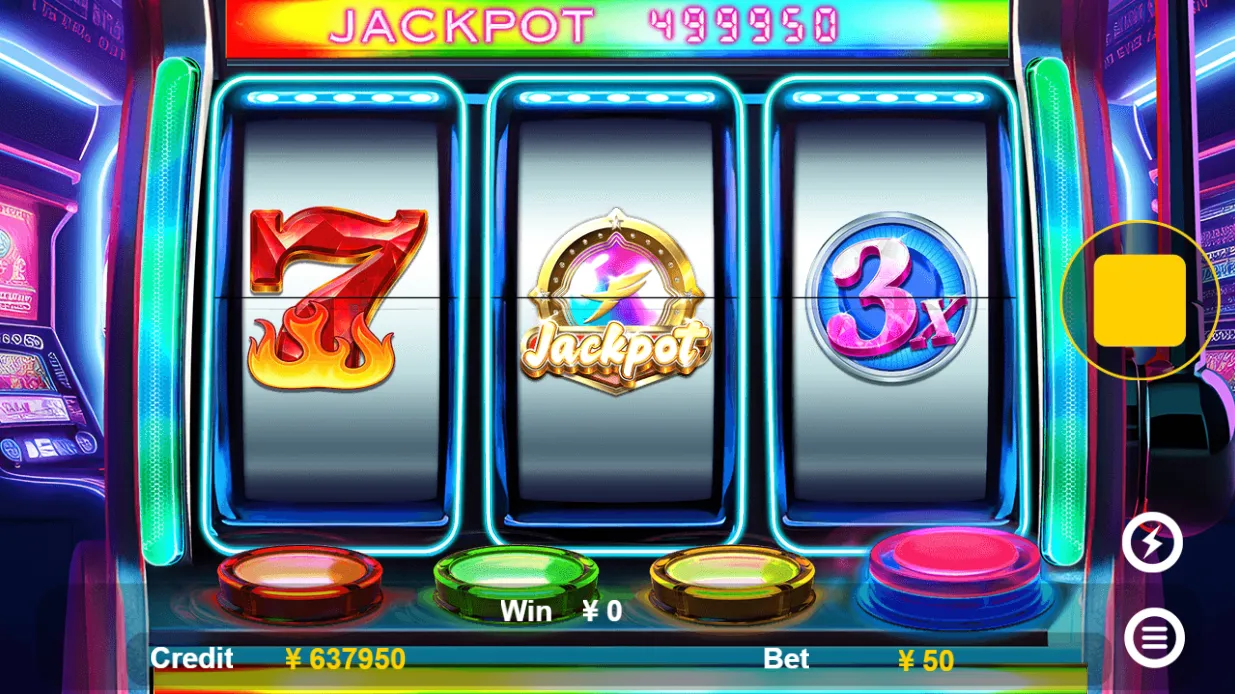Click the yellow square stop button
Image resolution: width=1235 pixels, height=694 pixels.
1139,300
